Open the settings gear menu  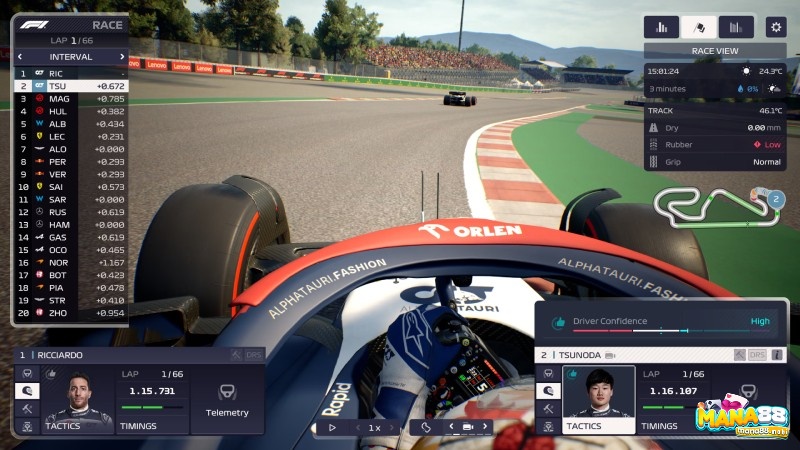tap(775, 27)
